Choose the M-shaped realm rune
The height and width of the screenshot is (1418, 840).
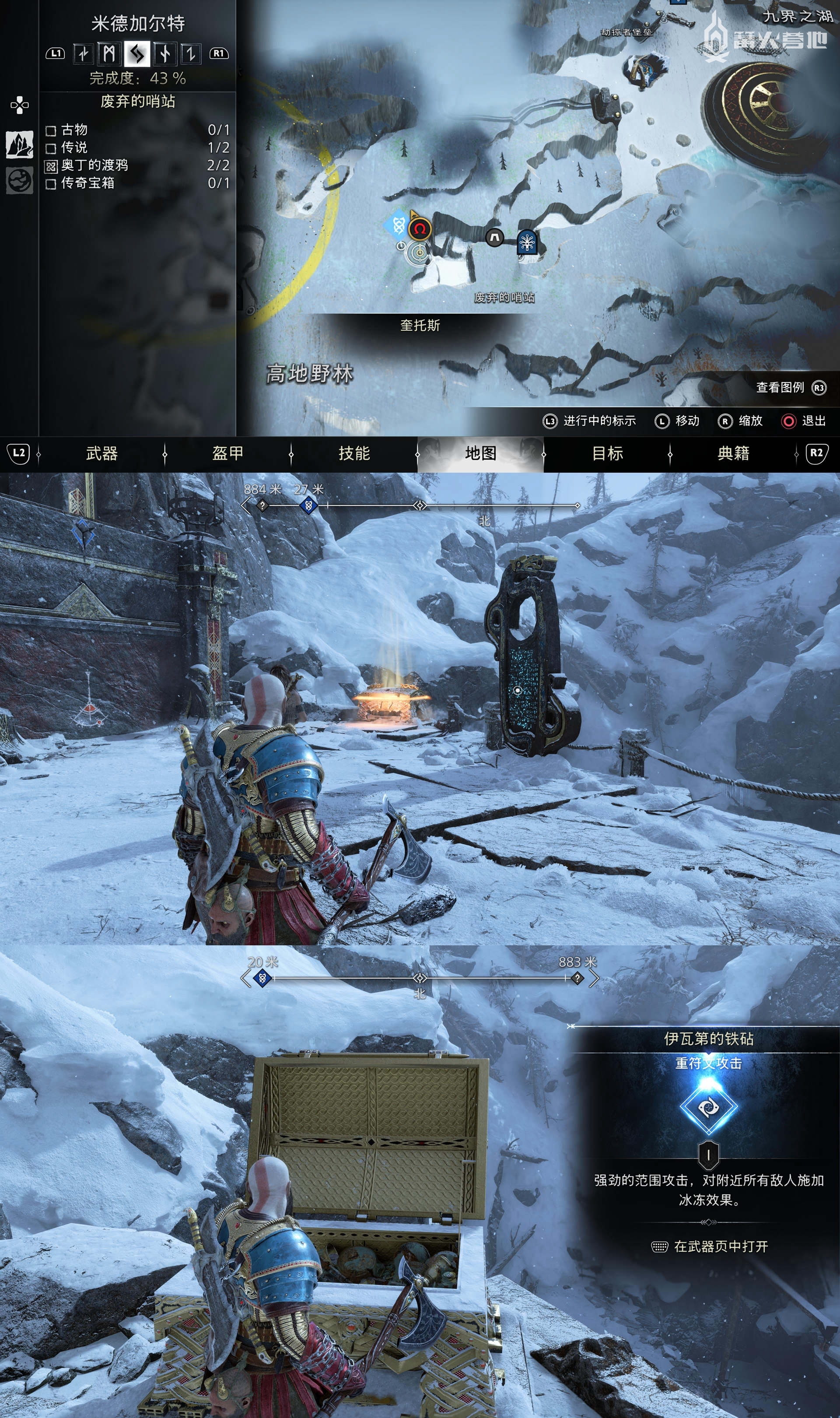[x=110, y=54]
